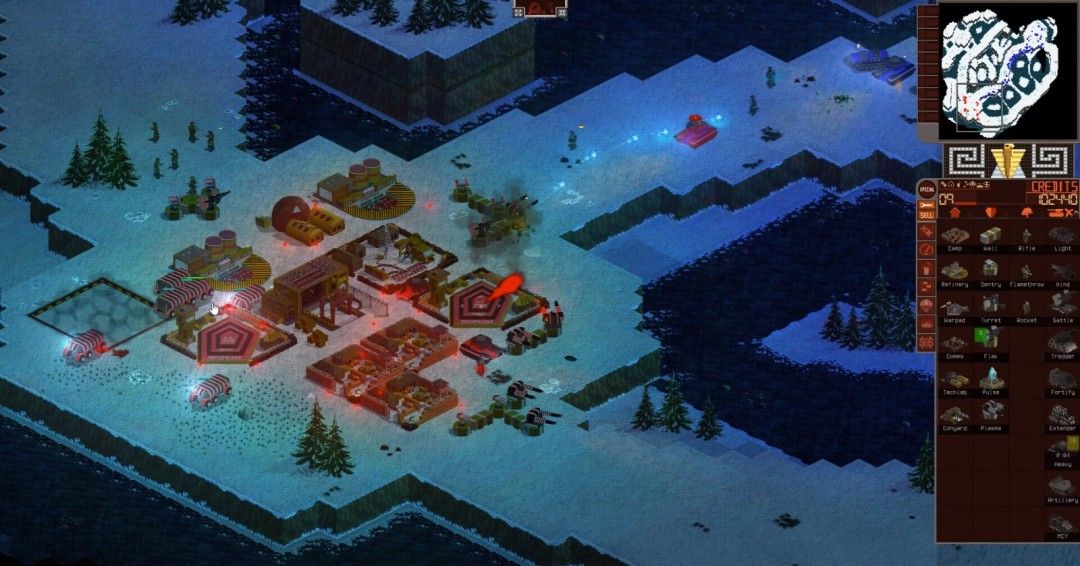1080x566 pixels.
Task: Construct a Techlab building
Action: [954, 380]
